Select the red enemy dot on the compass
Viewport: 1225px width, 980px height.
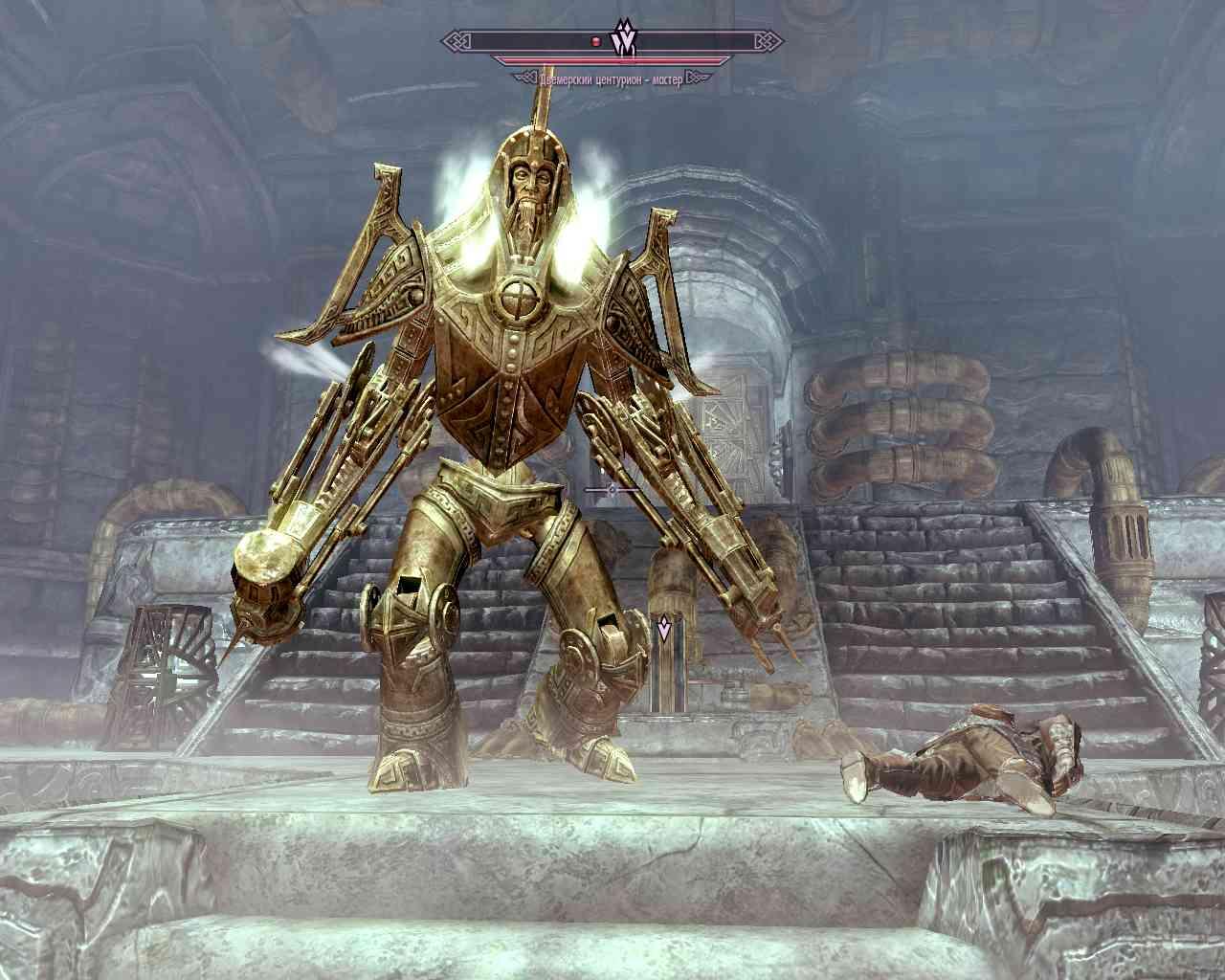click(596, 42)
